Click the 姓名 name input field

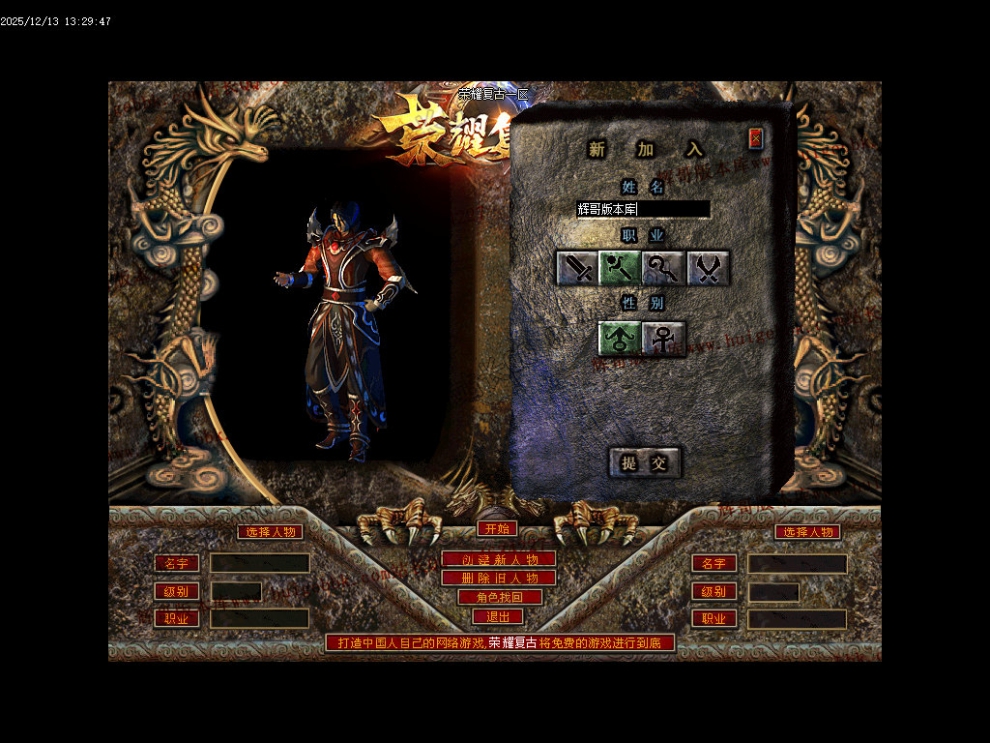(643, 209)
